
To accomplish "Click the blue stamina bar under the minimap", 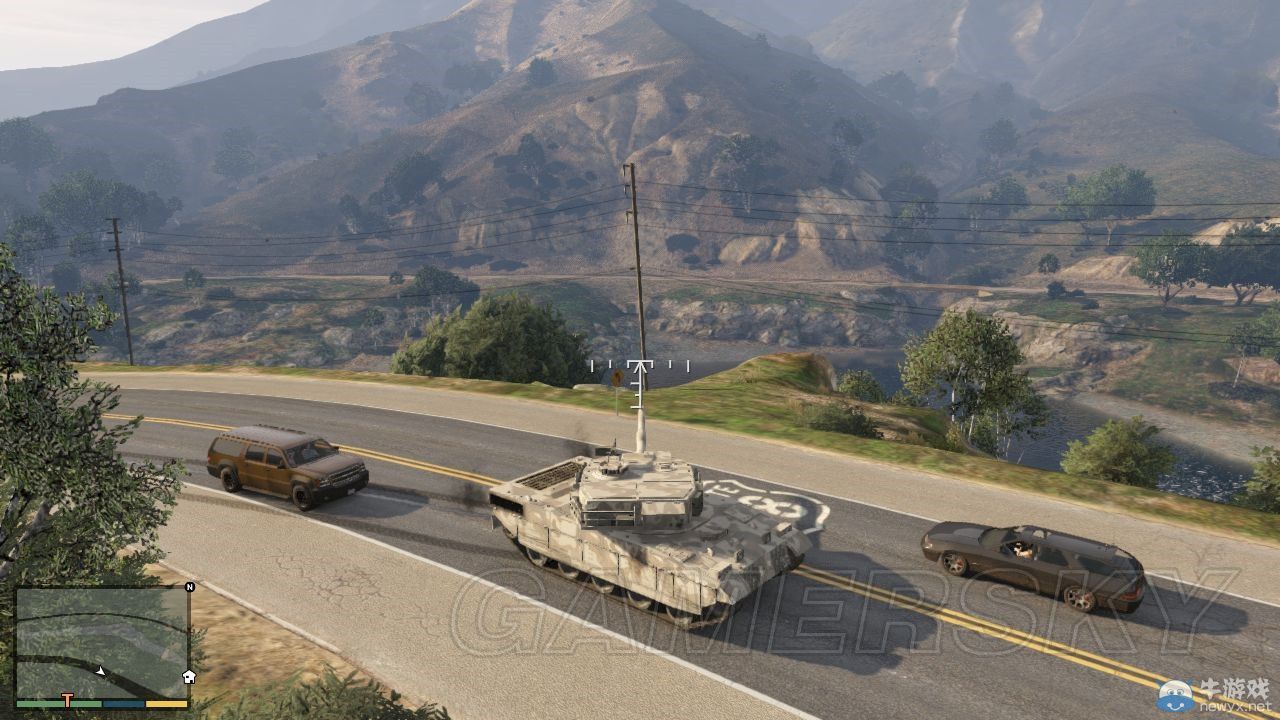I will tap(123, 703).
